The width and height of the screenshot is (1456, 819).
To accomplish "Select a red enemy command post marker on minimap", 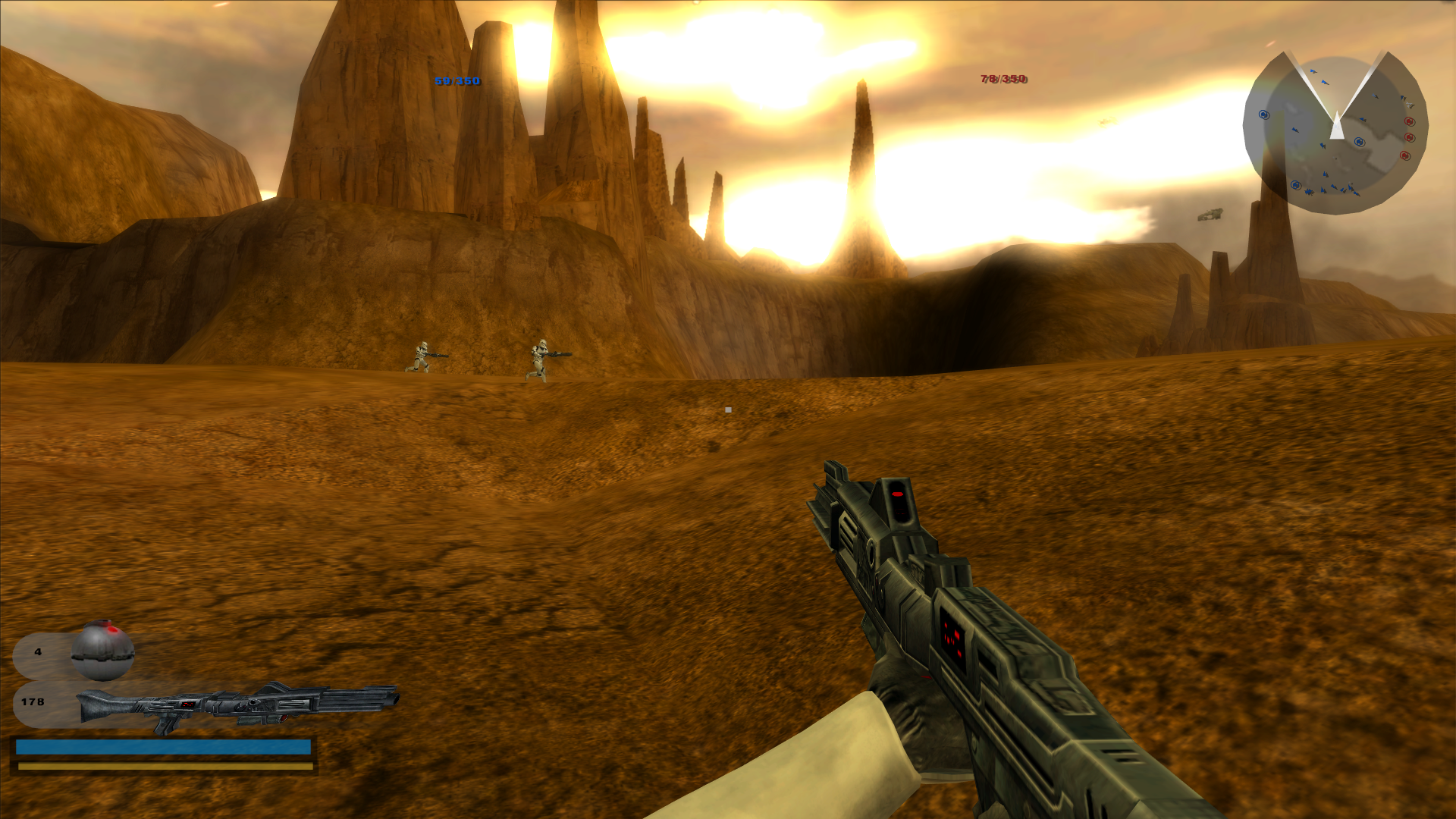I will (x=1408, y=136).
